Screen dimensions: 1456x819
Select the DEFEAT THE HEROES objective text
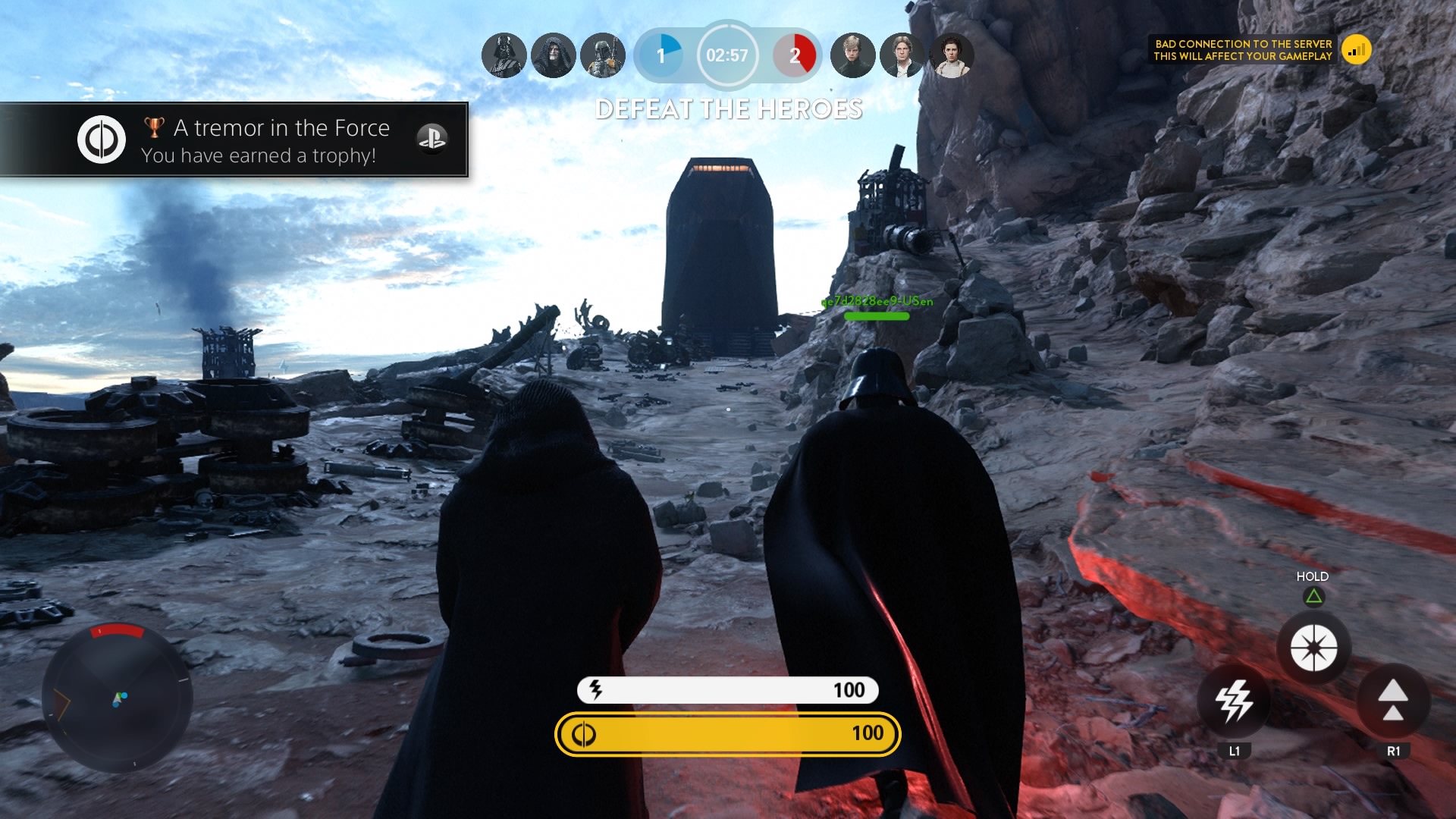click(726, 110)
